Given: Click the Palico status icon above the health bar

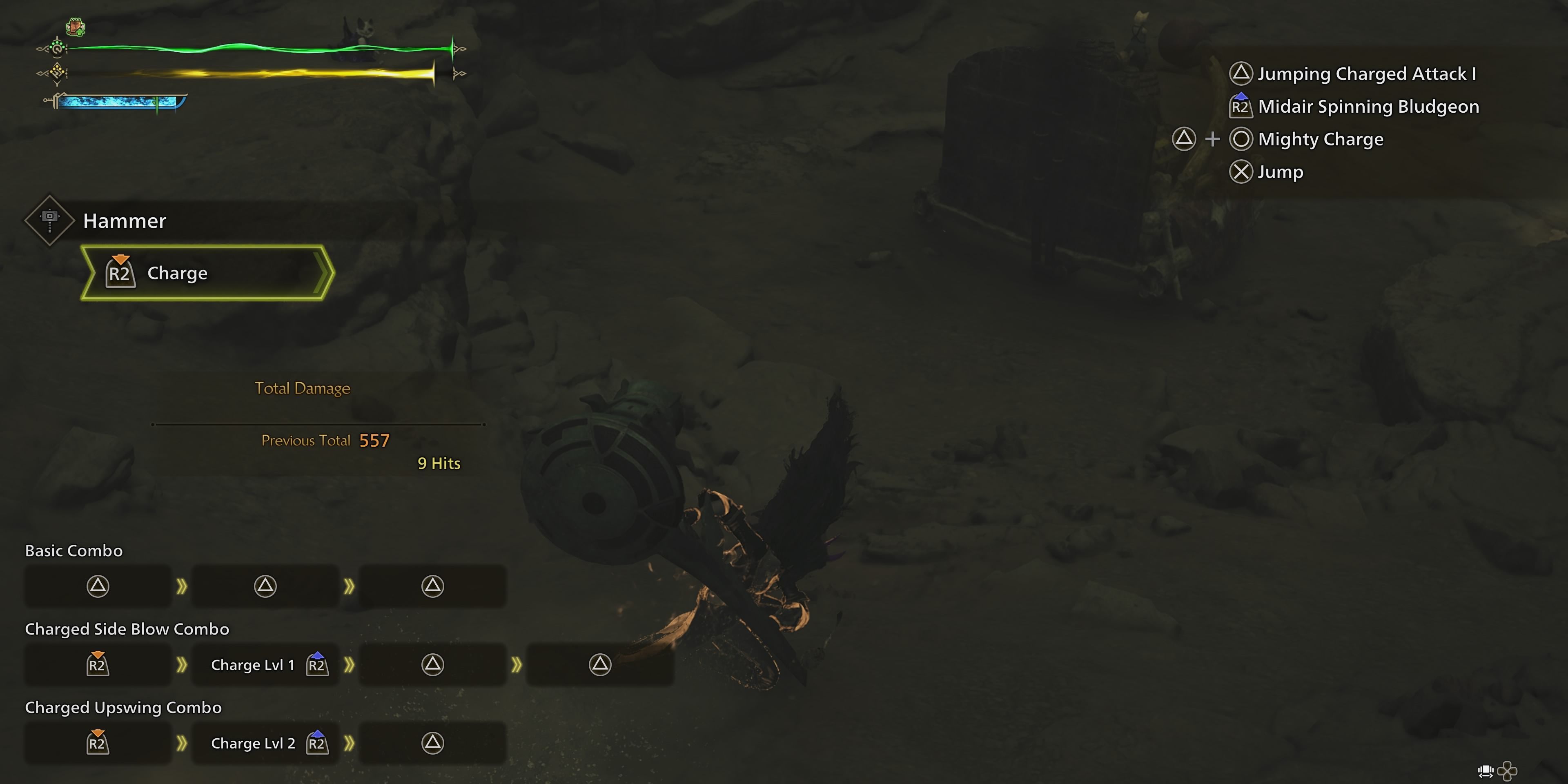Looking at the screenshot, I should tap(76, 27).
